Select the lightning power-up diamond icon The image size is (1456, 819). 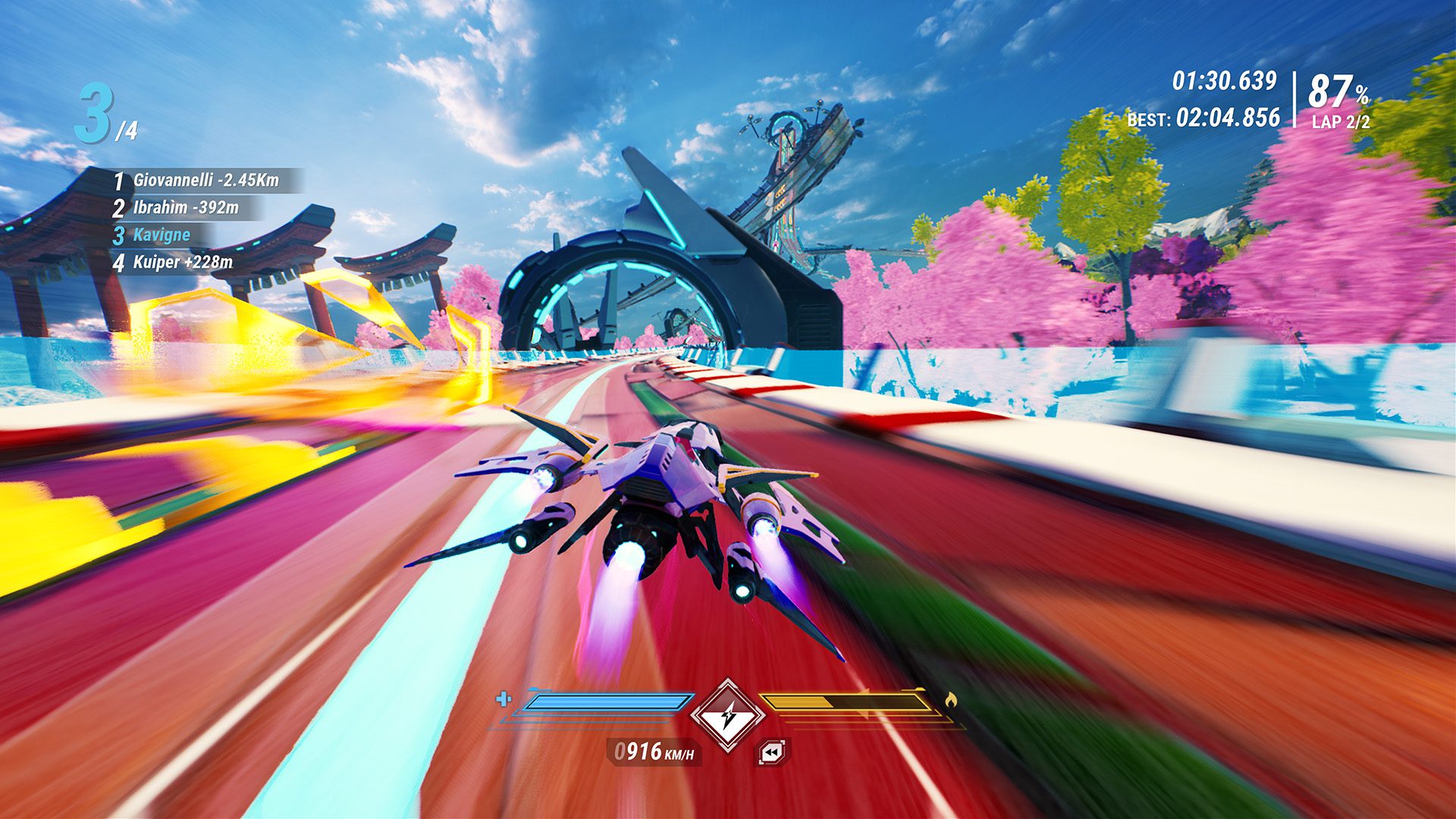[x=728, y=714]
